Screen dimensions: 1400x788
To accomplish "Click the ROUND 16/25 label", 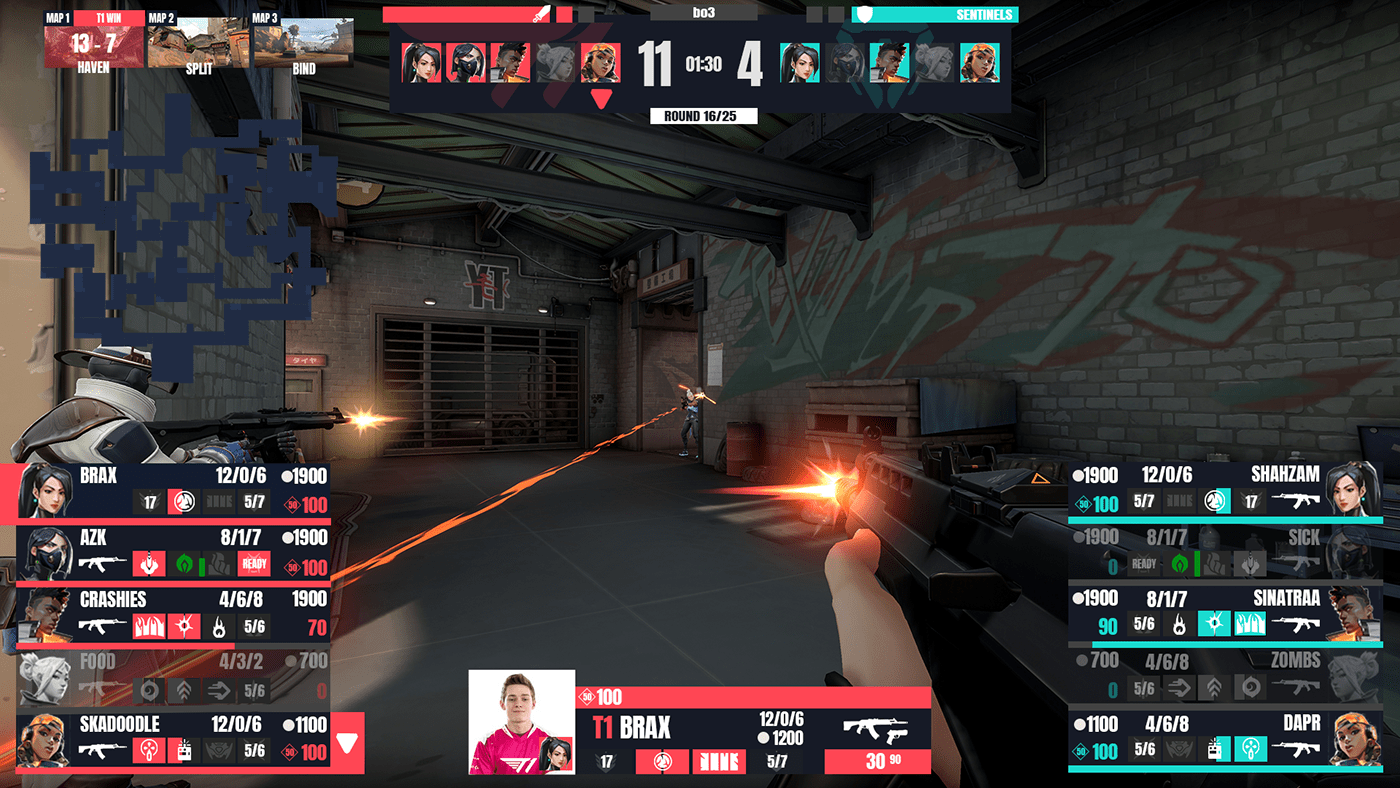I will click(x=703, y=115).
